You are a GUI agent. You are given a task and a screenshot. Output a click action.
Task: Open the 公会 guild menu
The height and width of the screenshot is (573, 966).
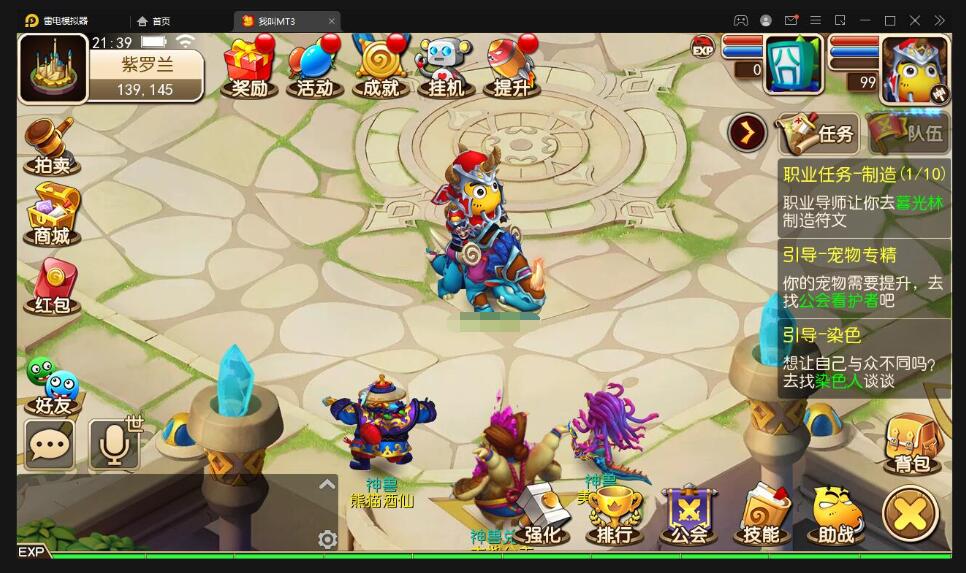(688, 515)
